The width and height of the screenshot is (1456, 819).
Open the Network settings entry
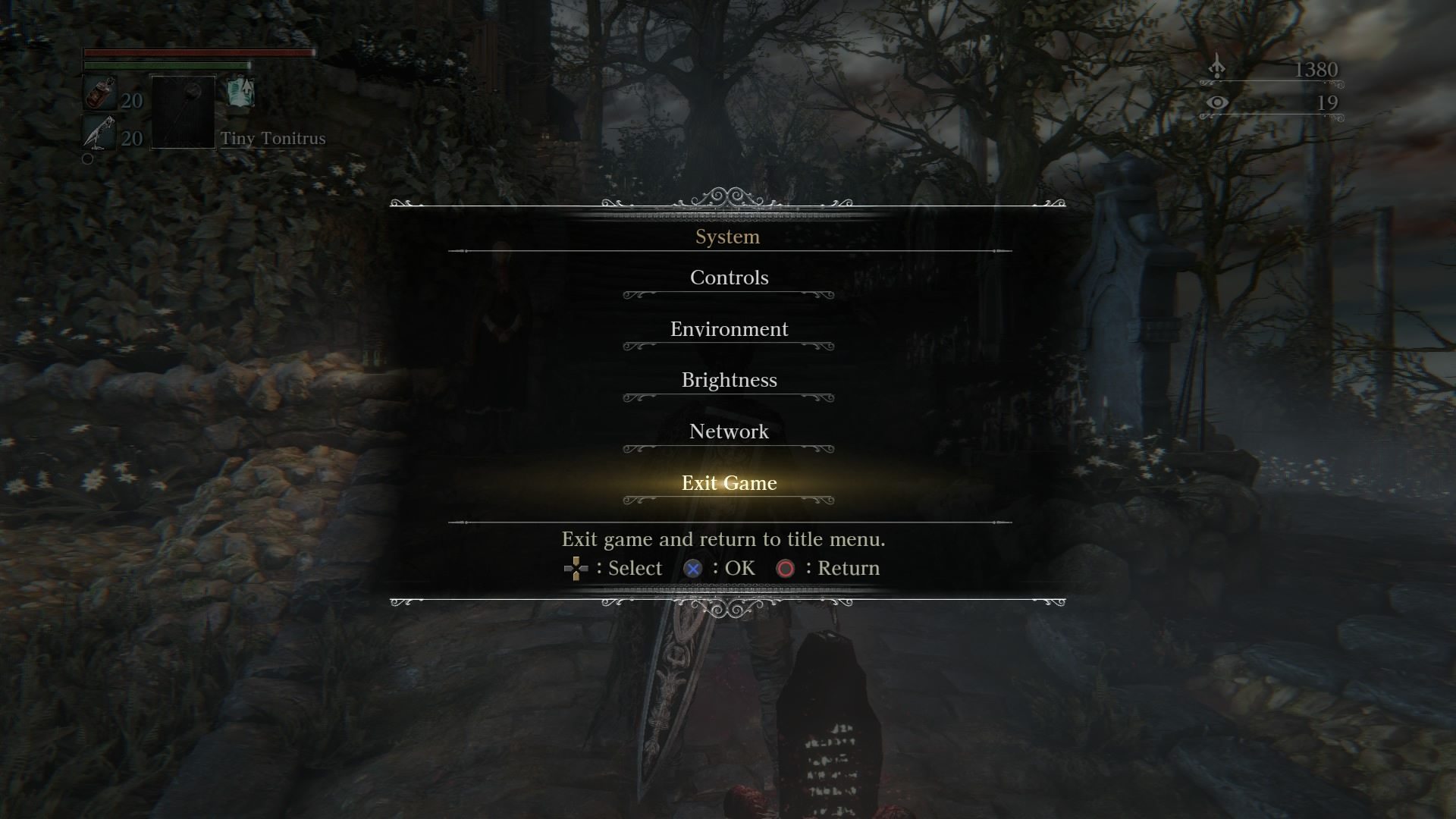click(x=728, y=431)
